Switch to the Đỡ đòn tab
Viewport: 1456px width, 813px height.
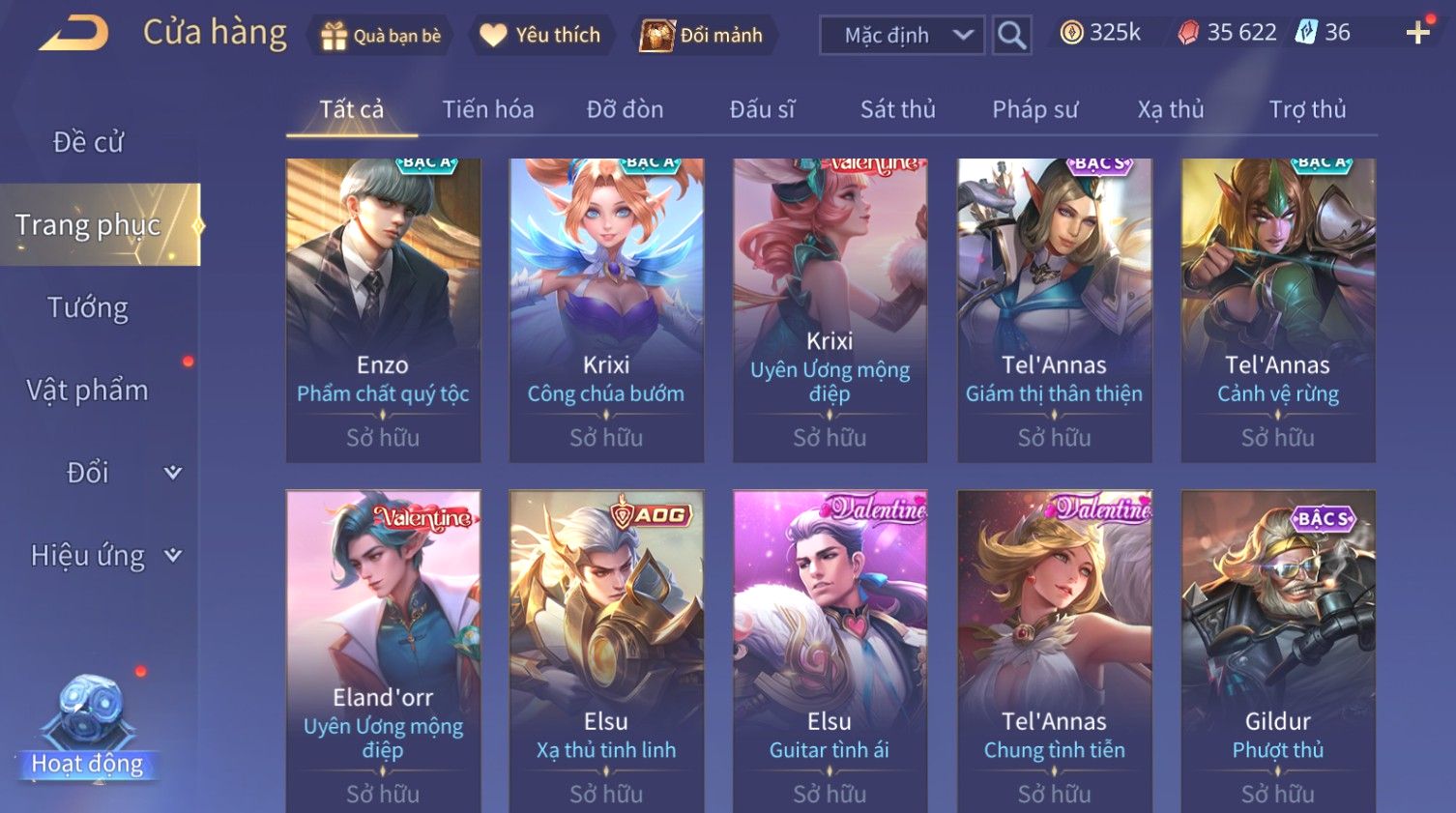[x=625, y=109]
